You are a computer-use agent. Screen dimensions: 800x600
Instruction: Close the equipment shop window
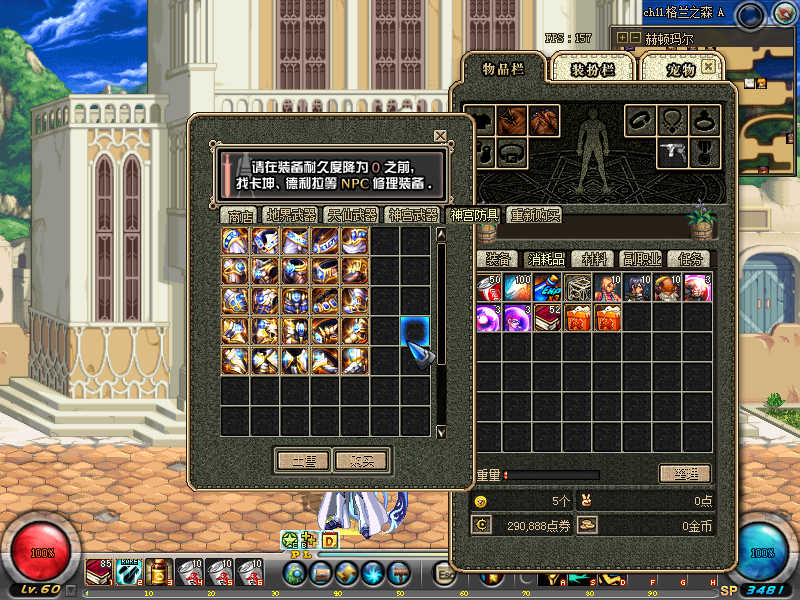(440, 135)
